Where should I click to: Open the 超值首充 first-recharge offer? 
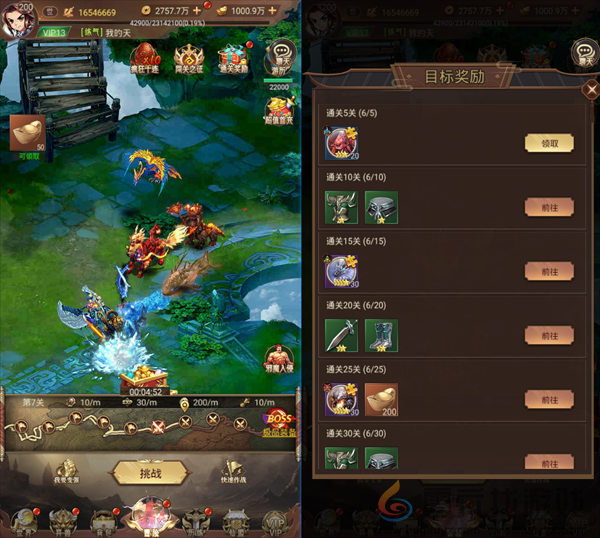tap(280, 108)
